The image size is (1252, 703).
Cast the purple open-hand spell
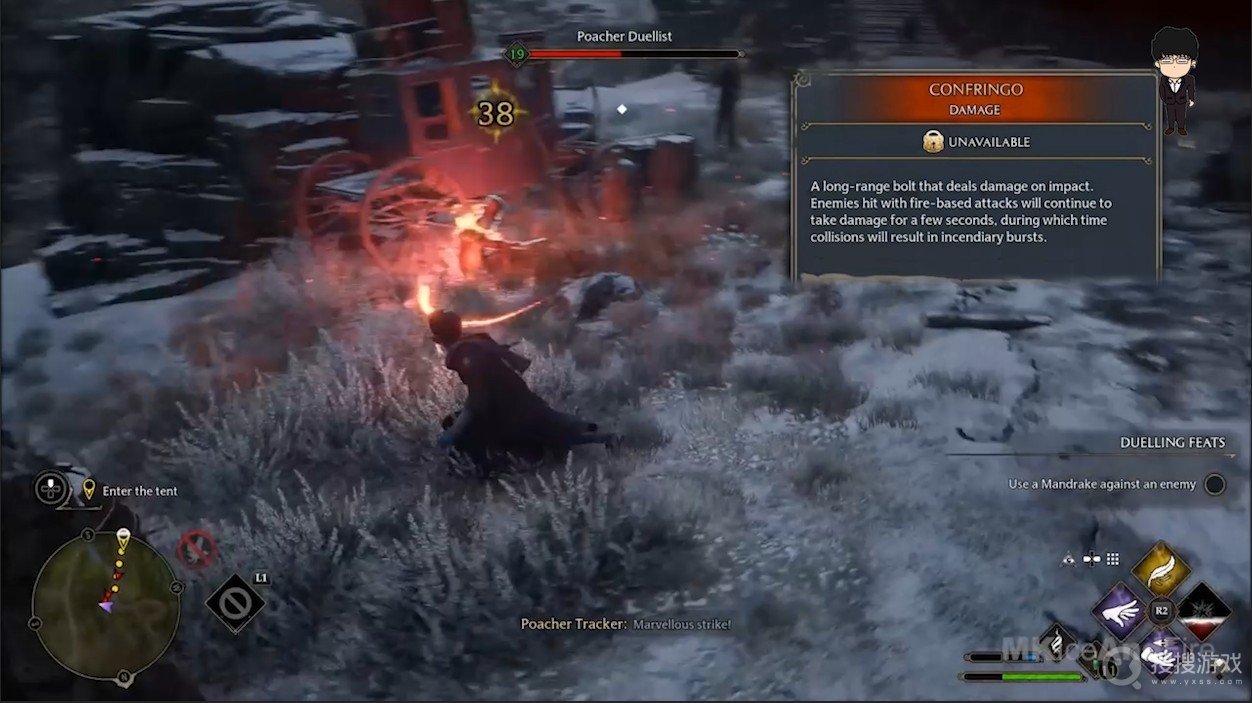1119,611
